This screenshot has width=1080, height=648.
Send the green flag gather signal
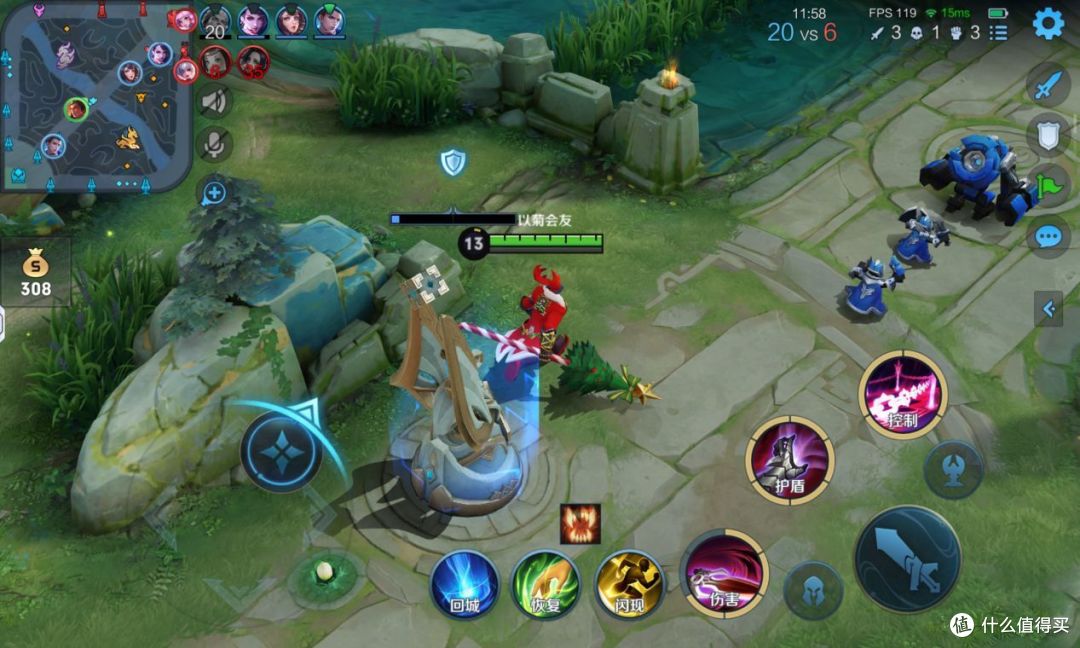(1046, 186)
